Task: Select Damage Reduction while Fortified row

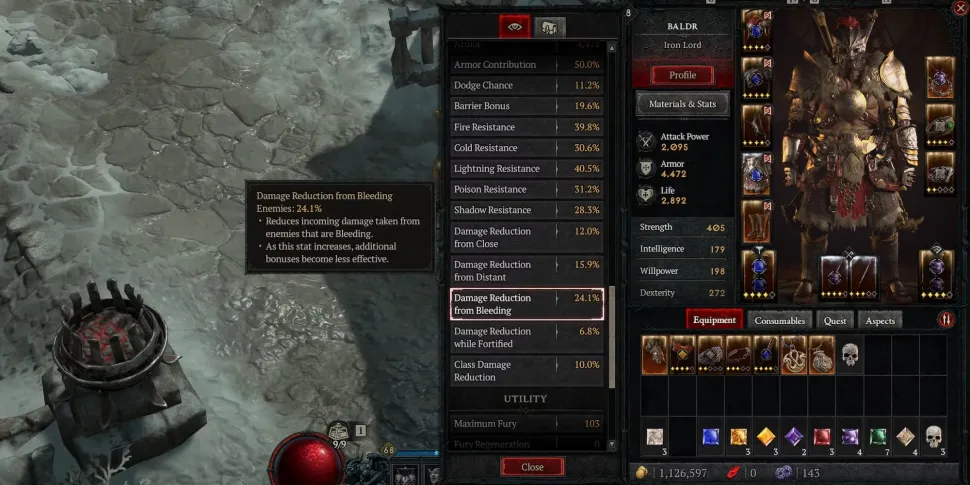Action: pos(527,338)
